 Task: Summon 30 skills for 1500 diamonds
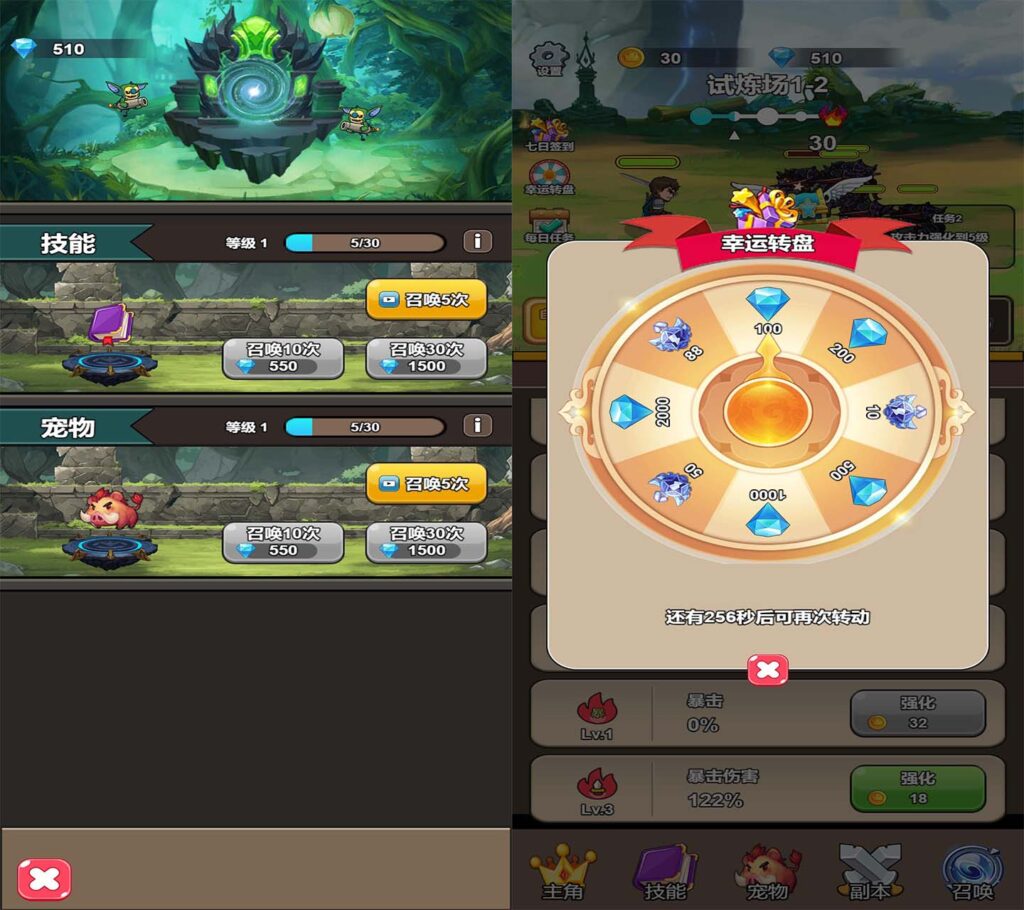click(x=426, y=358)
